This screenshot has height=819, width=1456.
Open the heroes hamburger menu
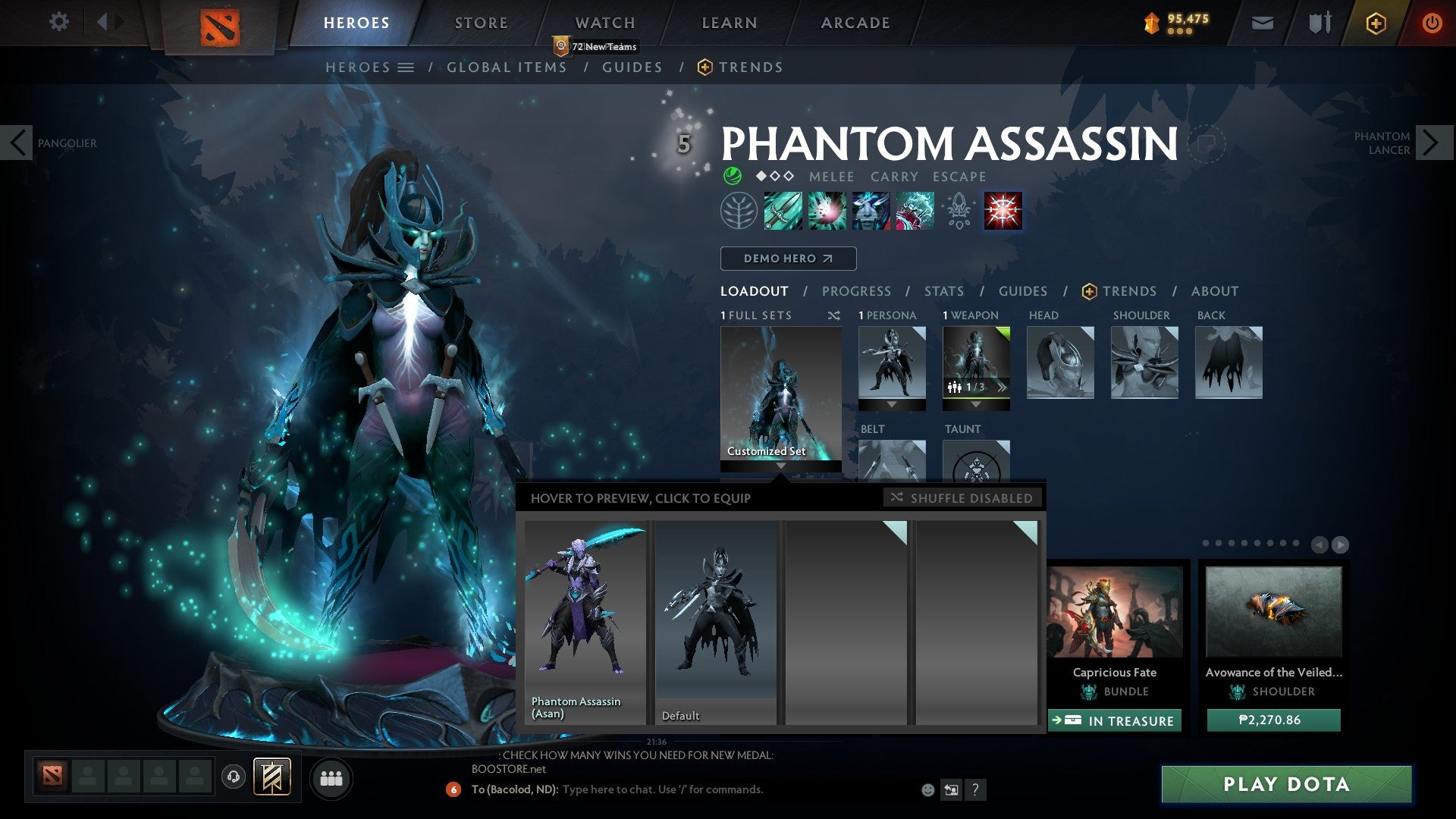point(407,67)
